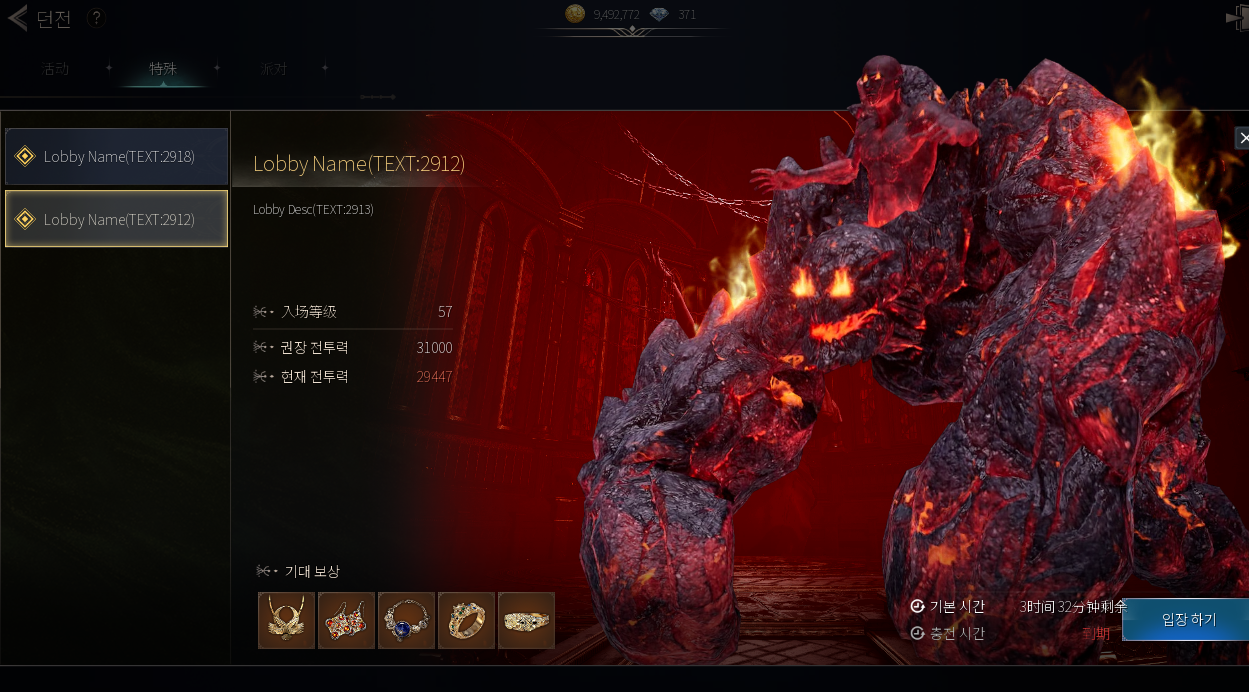
Task: Inspect the blue sapphire bracelet reward
Action: (x=406, y=620)
